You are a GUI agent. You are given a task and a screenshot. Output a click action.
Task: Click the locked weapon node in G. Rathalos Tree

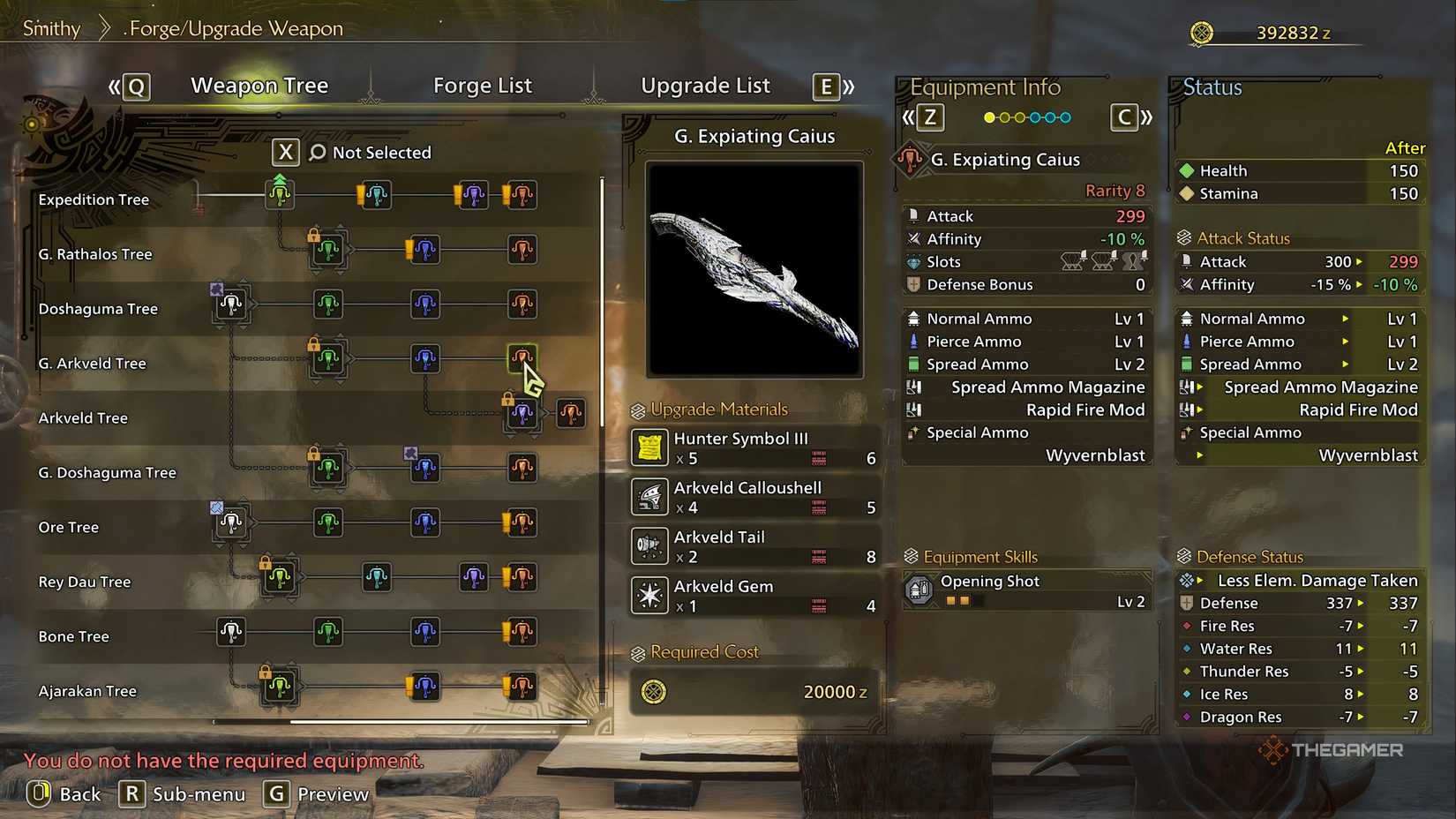[328, 250]
